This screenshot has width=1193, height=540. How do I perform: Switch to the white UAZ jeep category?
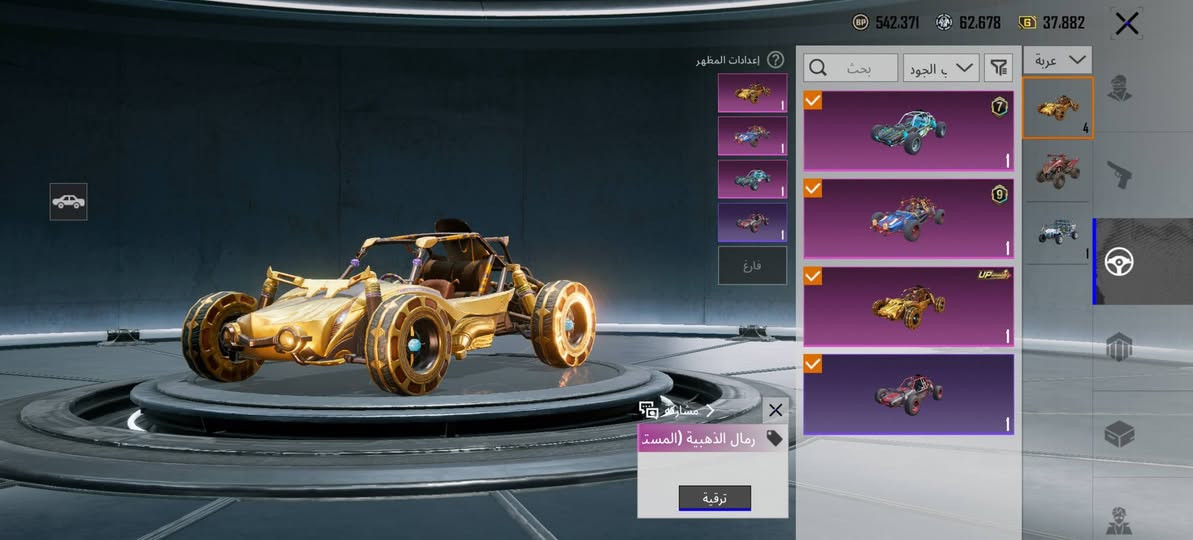pyautogui.click(x=1057, y=233)
